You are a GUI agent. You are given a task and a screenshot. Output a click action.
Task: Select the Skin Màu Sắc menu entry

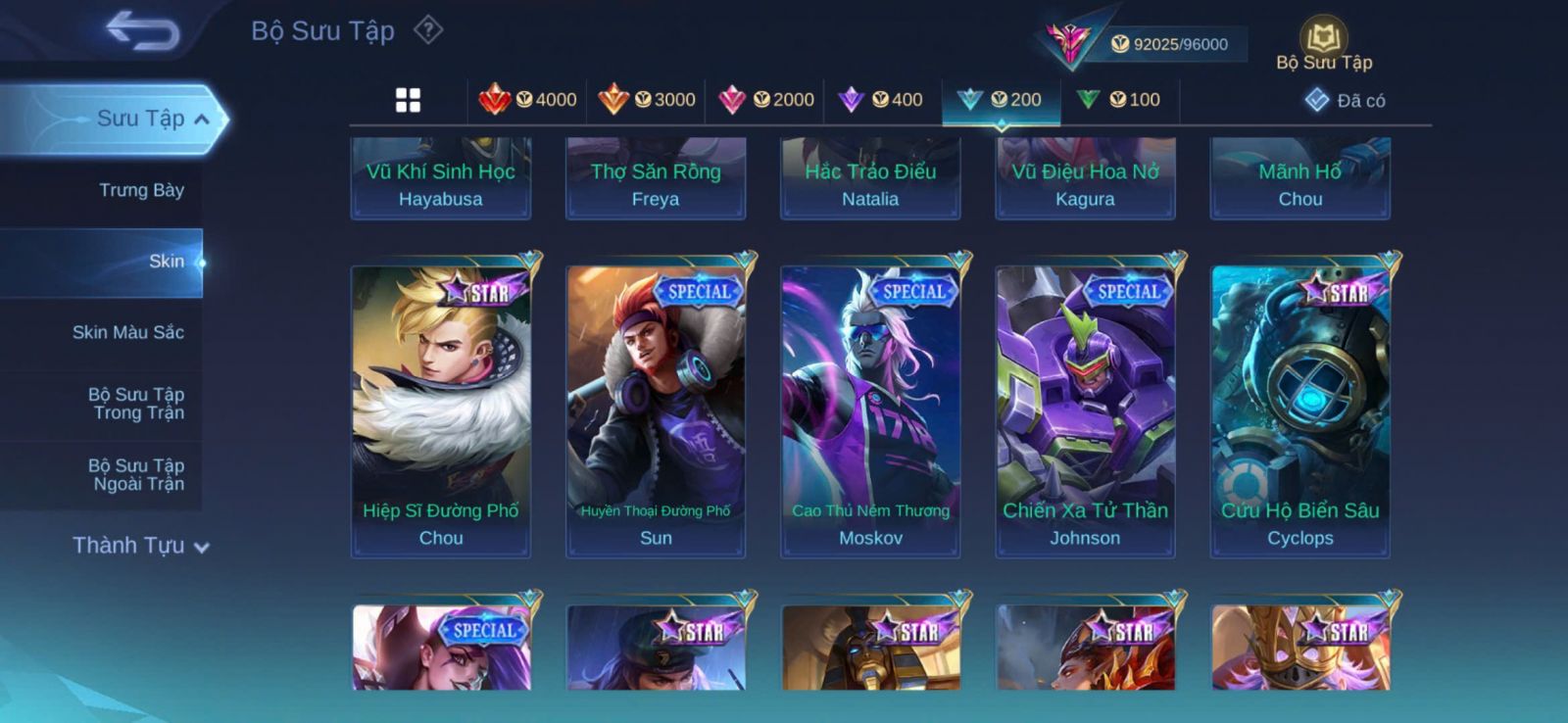click(127, 332)
